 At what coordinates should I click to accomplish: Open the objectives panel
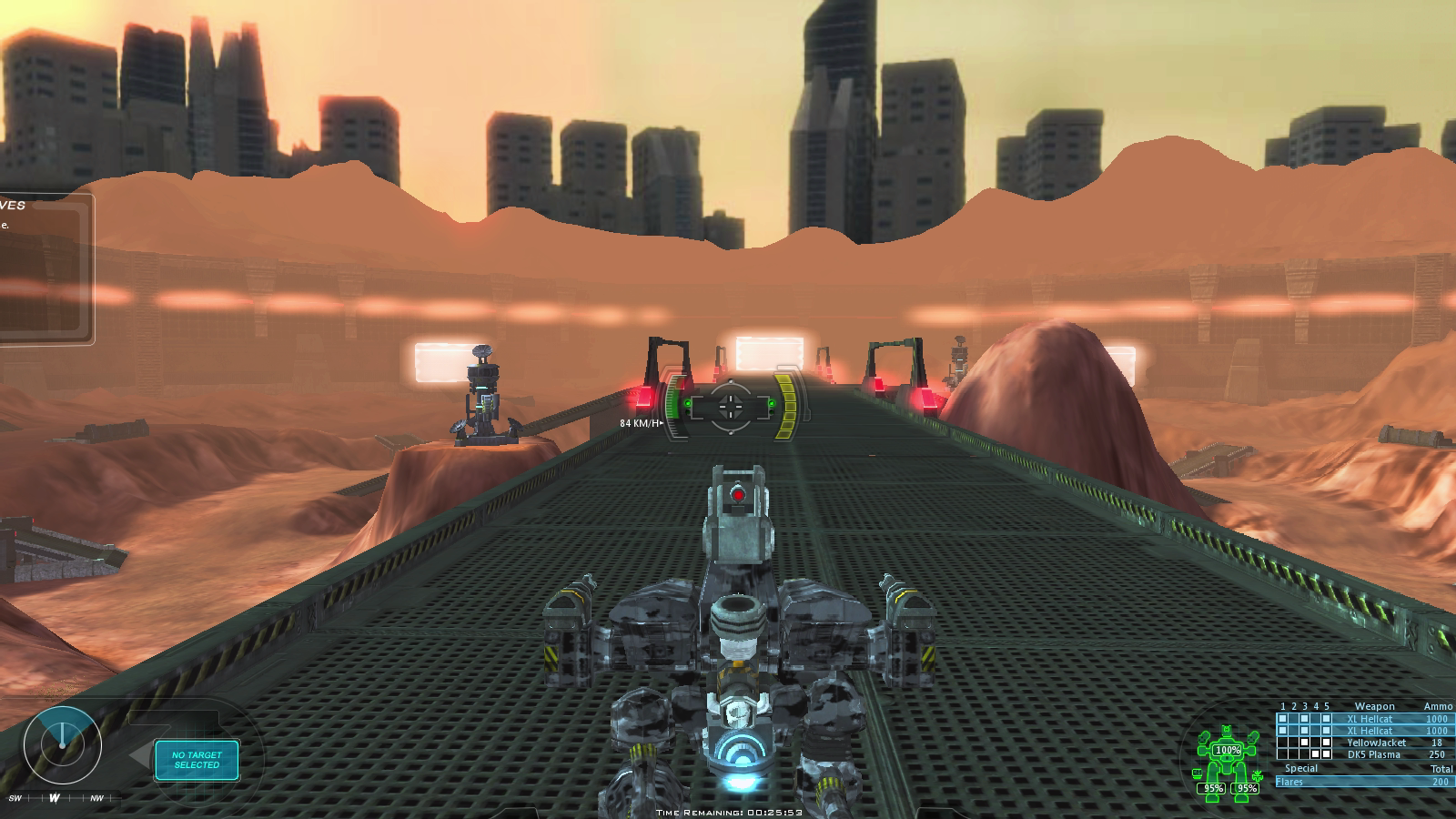pos(44,268)
